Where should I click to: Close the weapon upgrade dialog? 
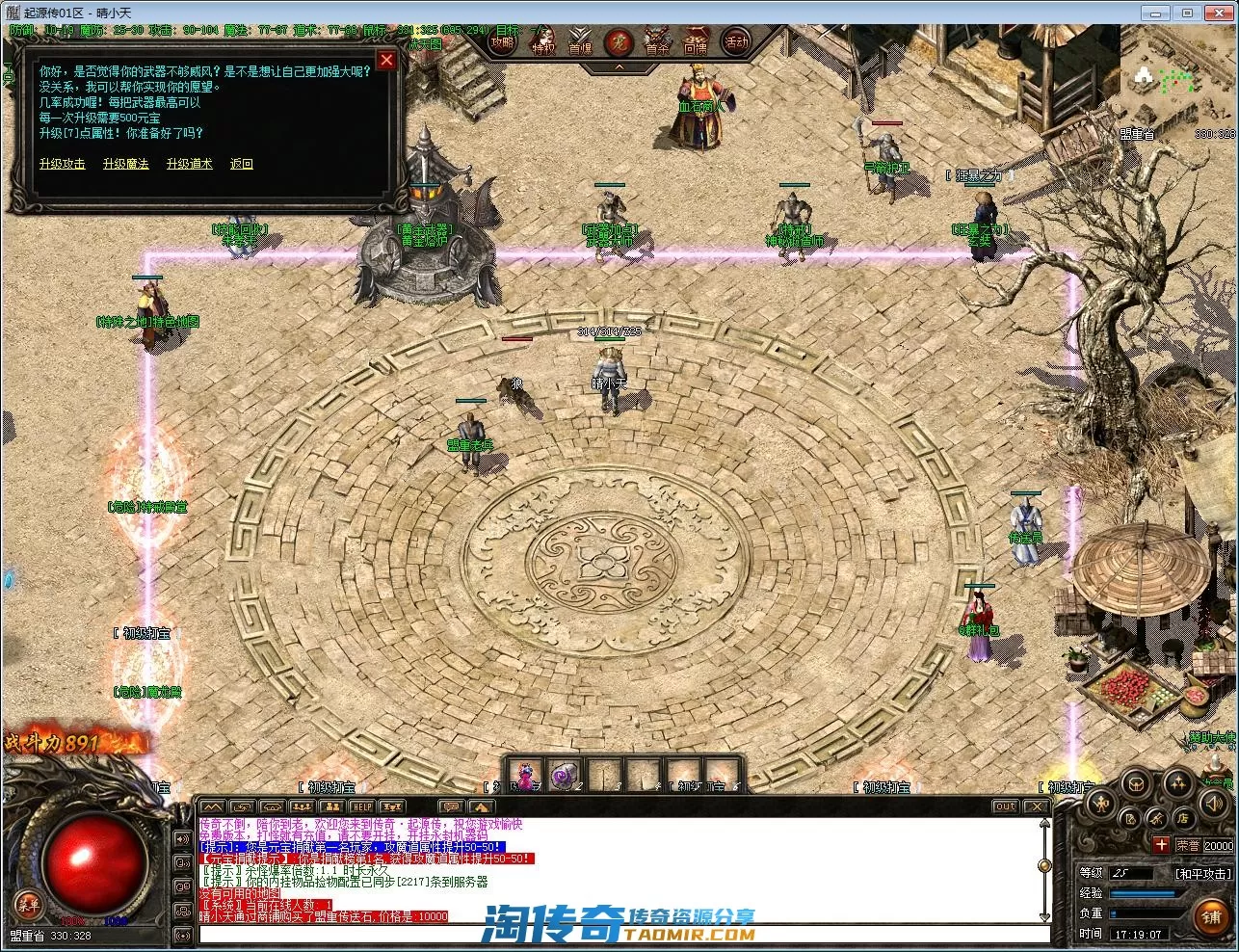[x=386, y=60]
